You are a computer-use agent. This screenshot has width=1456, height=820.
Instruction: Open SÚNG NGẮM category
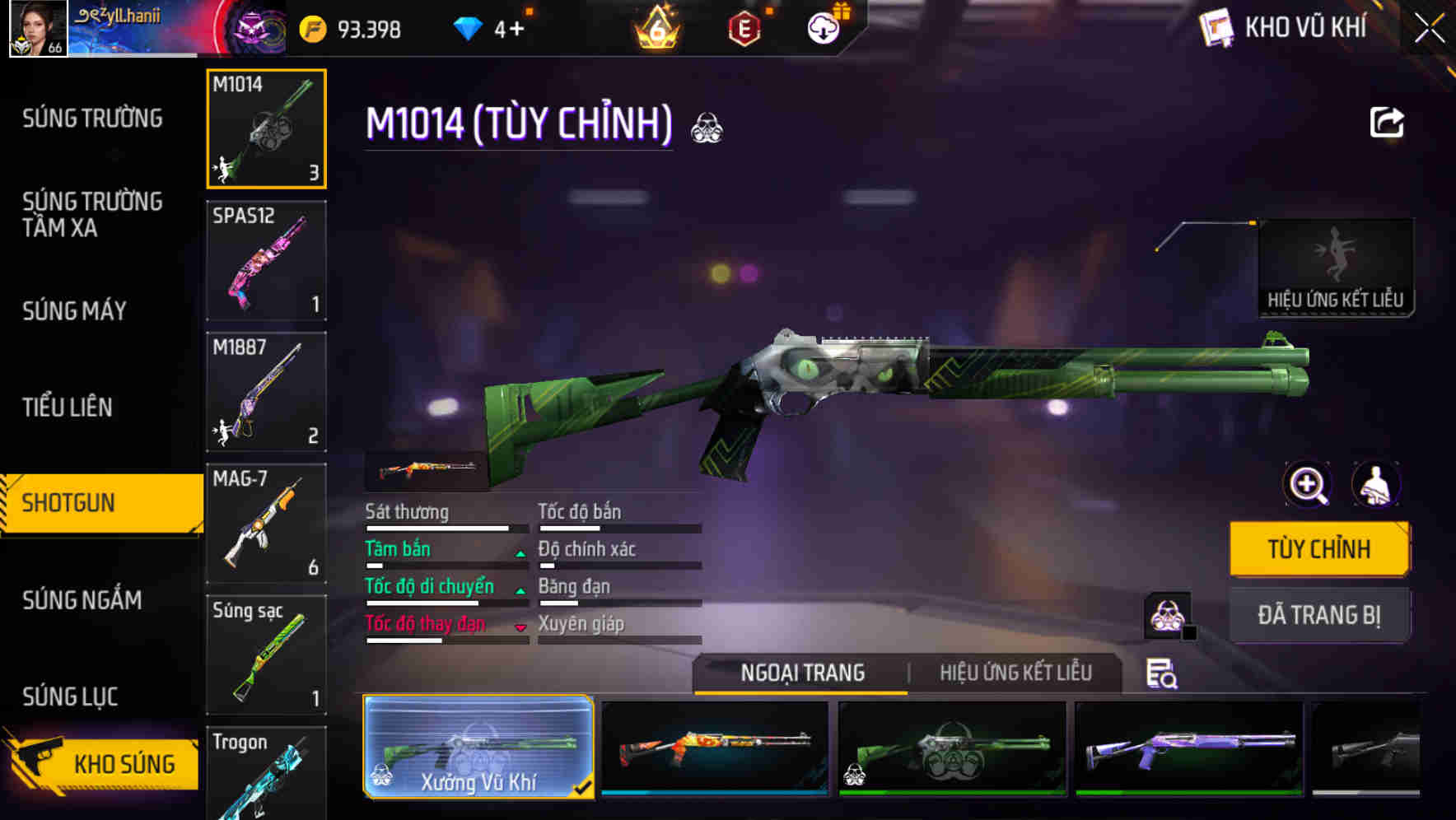point(82,600)
